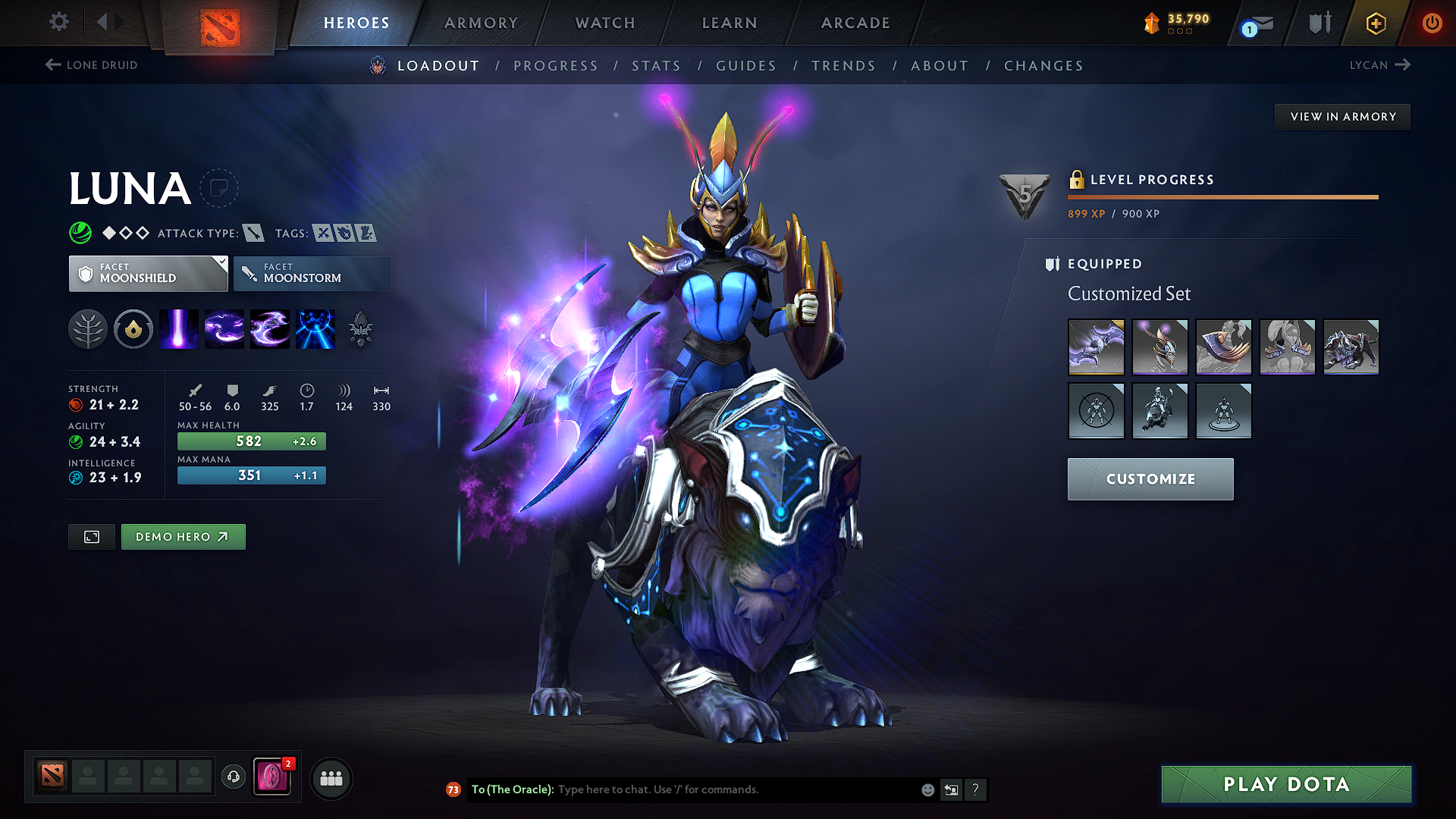
Task: Select Luna's Lucent Beam ability icon
Action: (x=179, y=328)
